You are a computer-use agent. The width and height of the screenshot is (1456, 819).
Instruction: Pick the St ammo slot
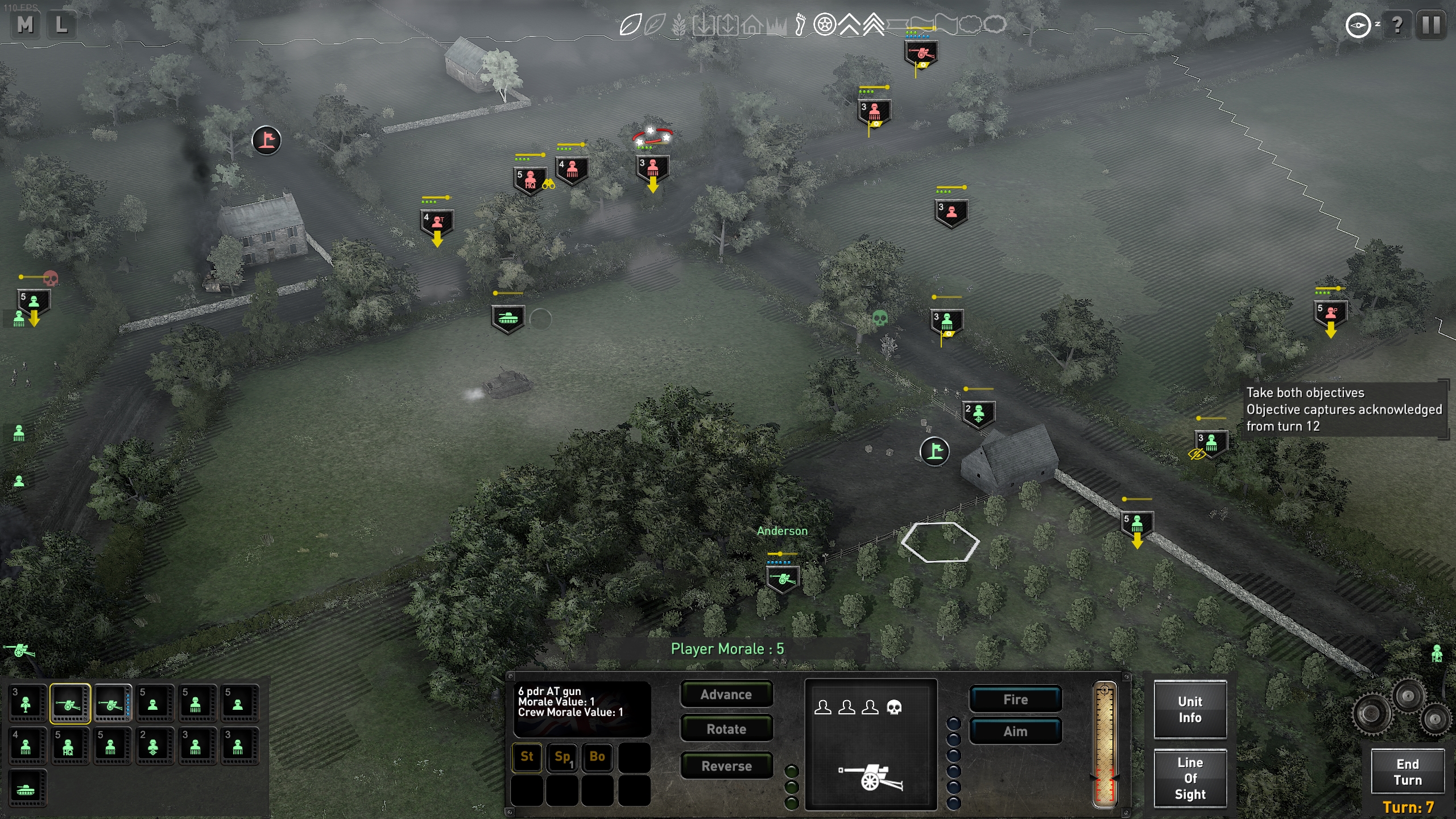[x=527, y=756]
